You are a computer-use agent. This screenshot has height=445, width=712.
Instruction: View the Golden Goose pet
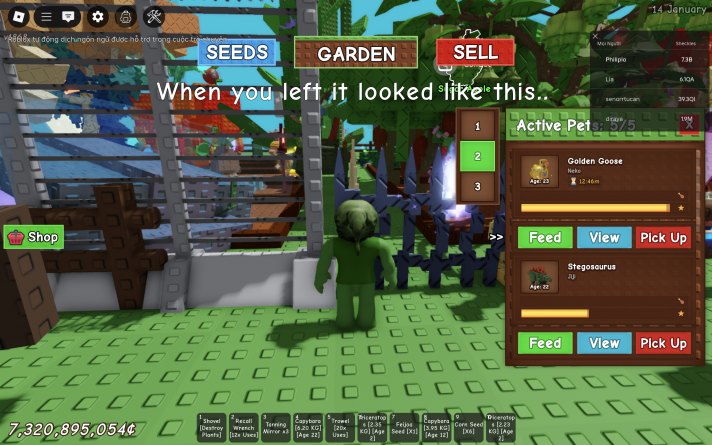[x=604, y=237]
